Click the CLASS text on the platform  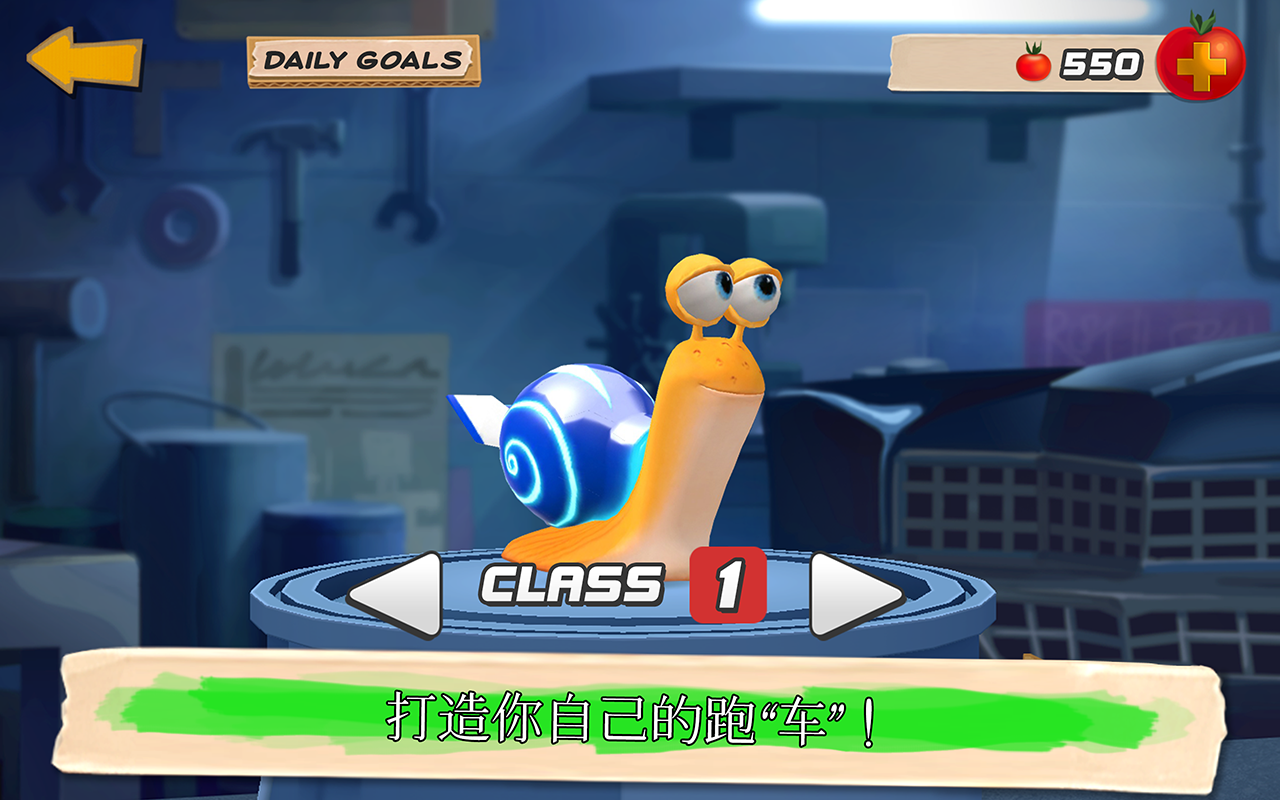(573, 587)
